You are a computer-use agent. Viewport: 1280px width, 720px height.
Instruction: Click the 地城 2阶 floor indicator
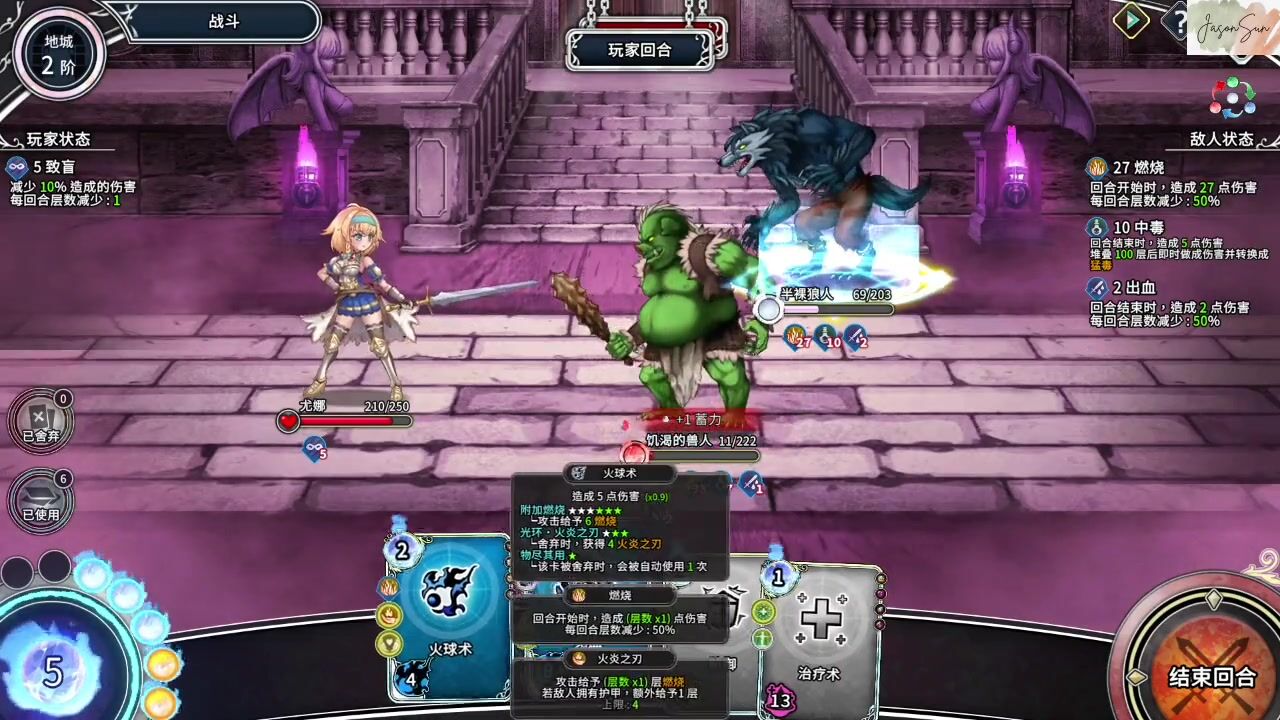pyautogui.click(x=58, y=56)
